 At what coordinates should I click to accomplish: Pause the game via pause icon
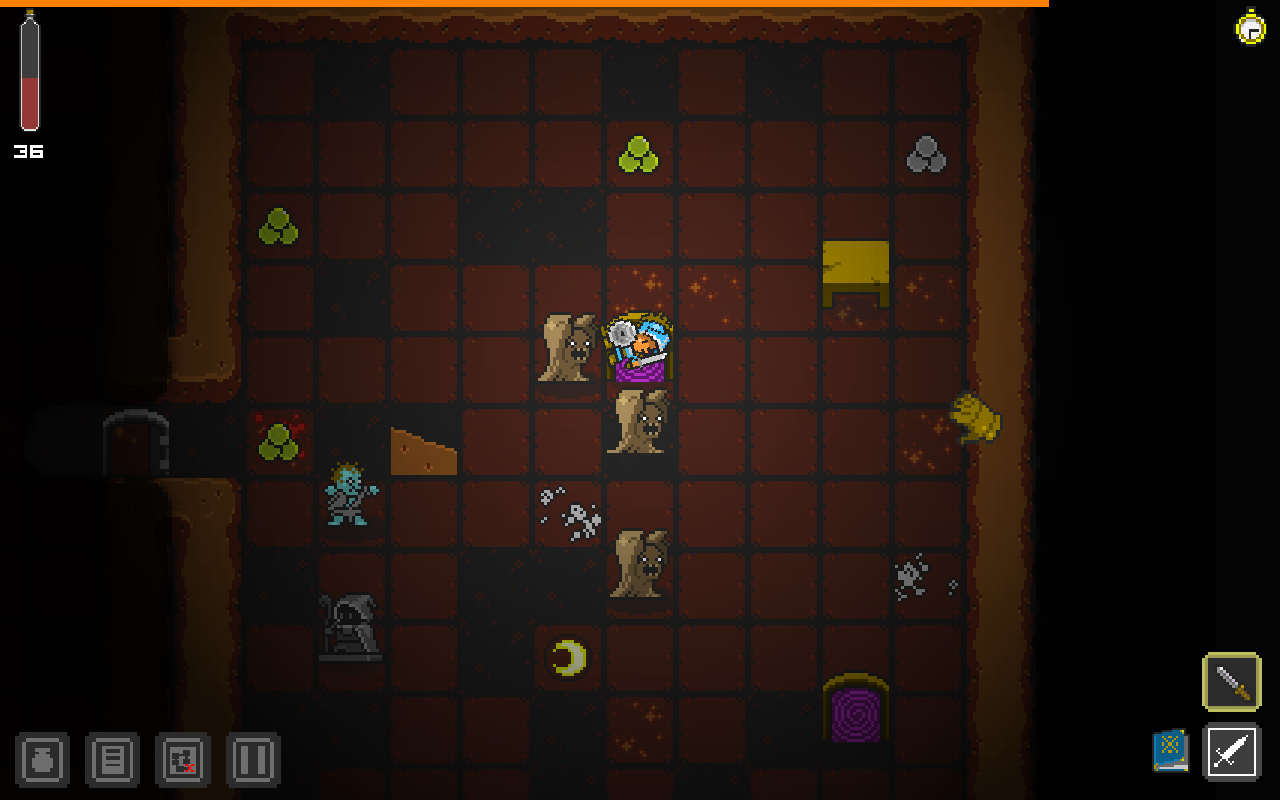coord(253,760)
